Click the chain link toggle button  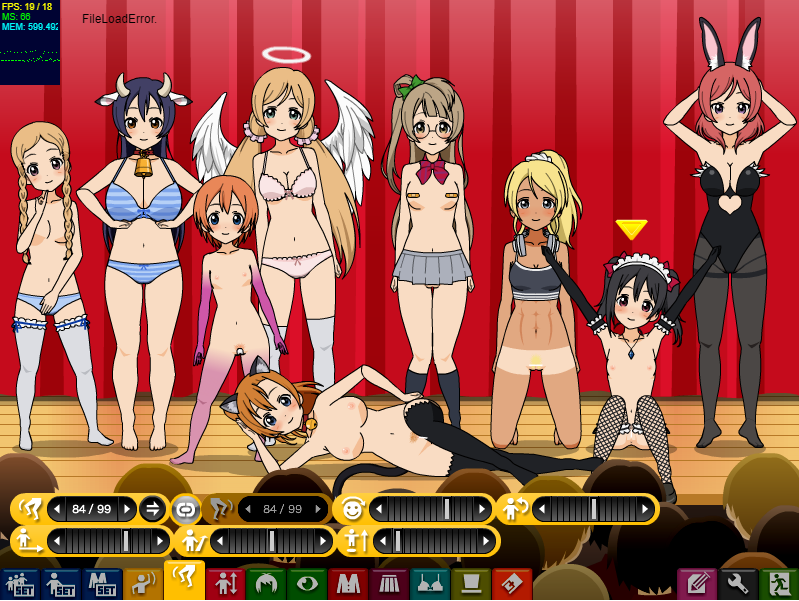185,509
